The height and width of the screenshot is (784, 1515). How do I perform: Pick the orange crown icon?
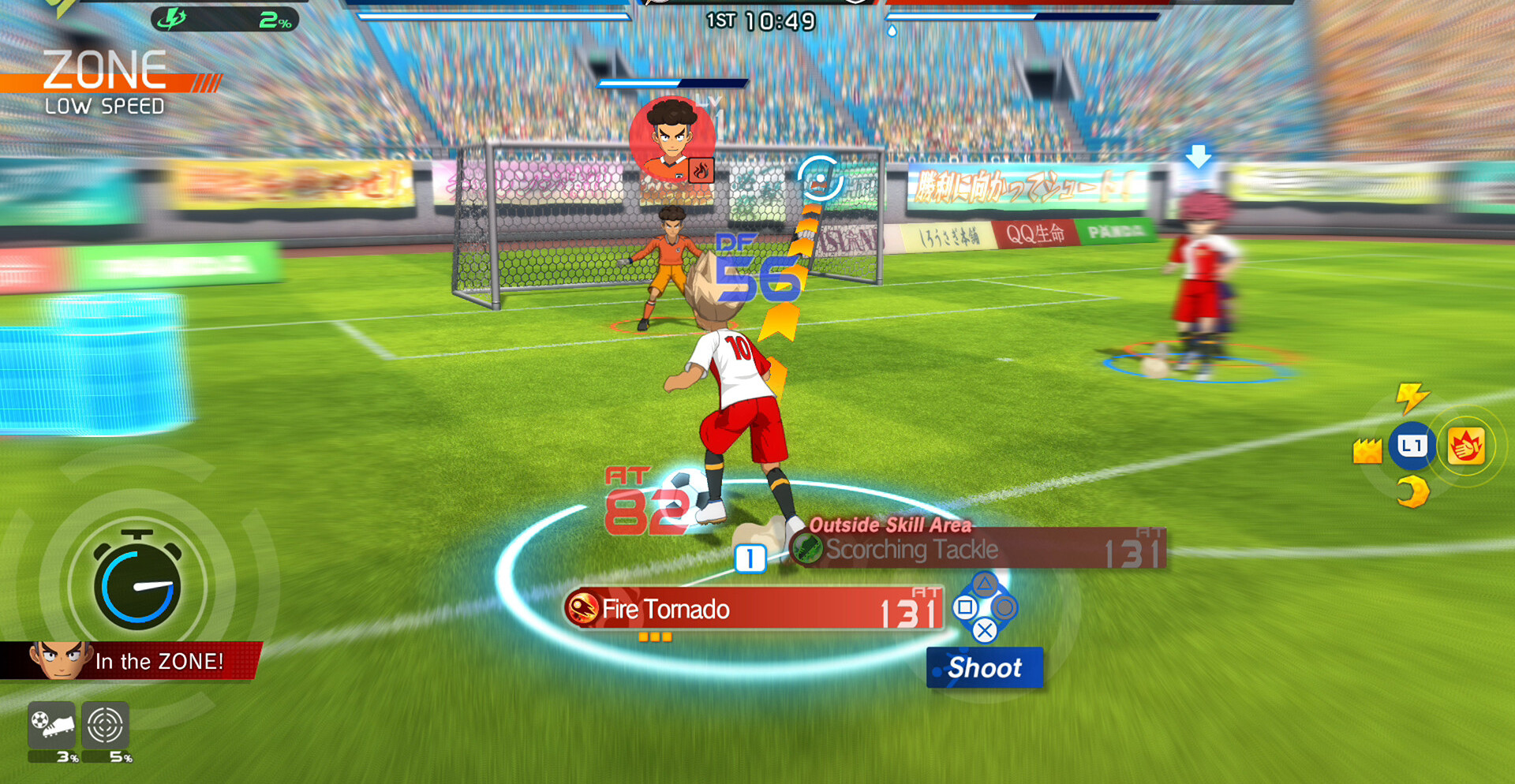tap(1367, 450)
